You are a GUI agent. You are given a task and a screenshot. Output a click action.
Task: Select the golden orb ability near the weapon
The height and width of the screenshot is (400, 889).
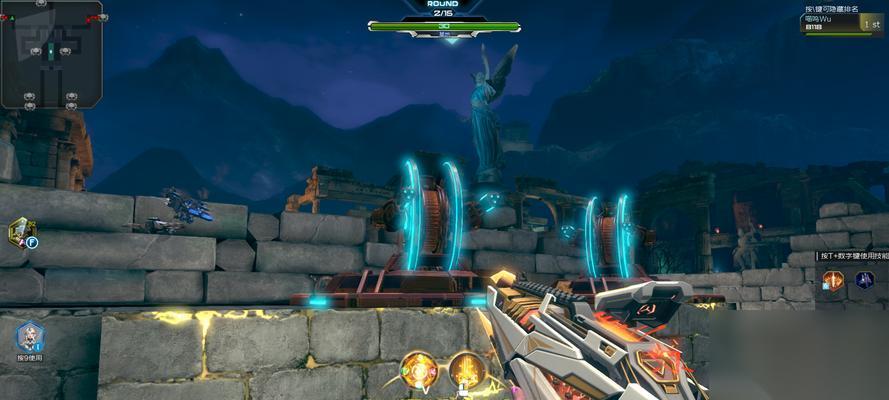pos(419,368)
